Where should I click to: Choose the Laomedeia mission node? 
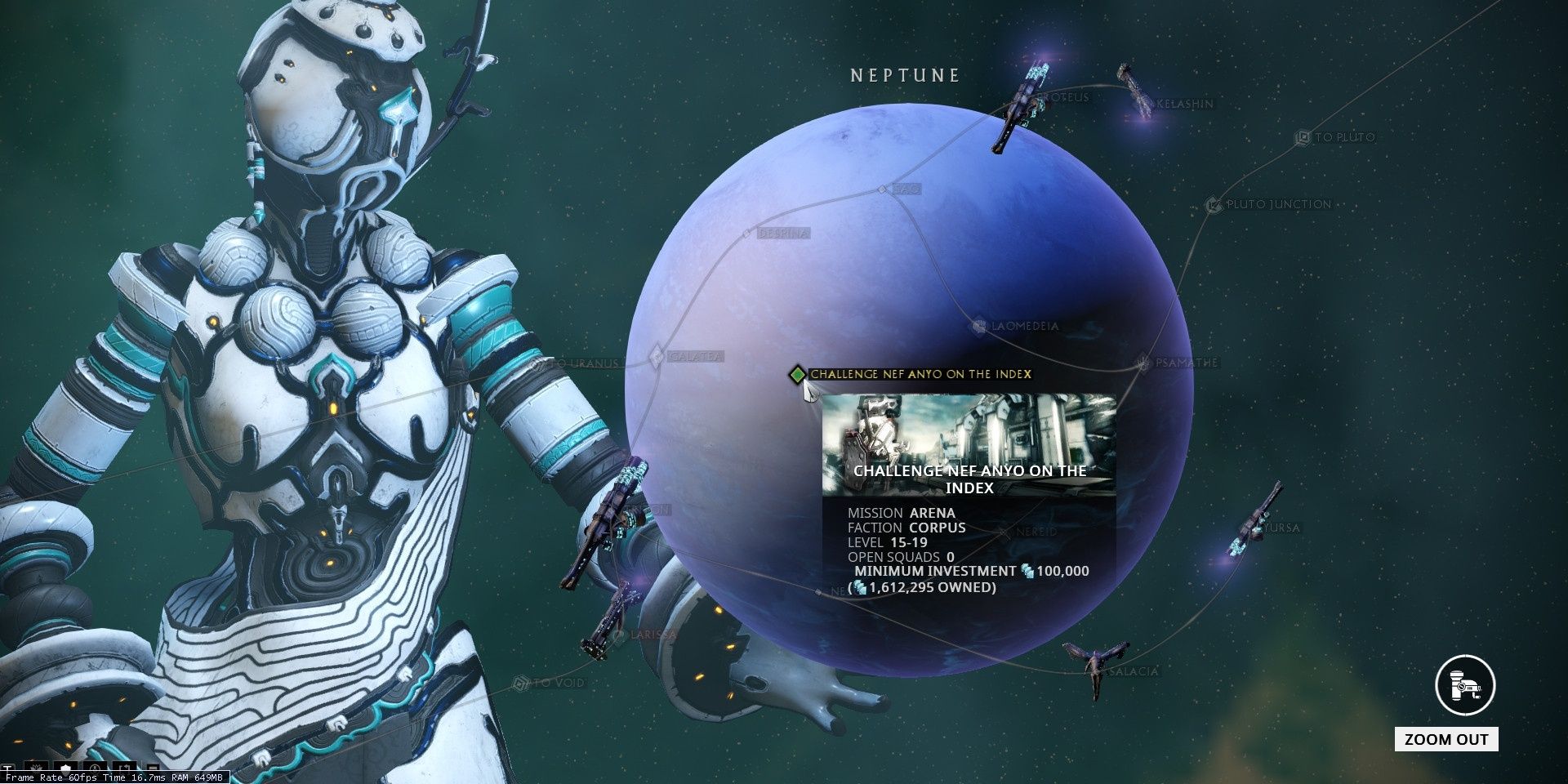(x=979, y=326)
